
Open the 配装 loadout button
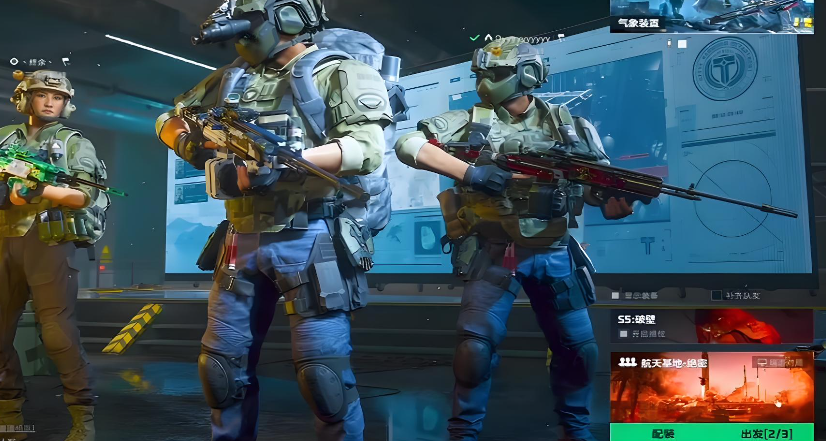pyautogui.click(x=663, y=432)
